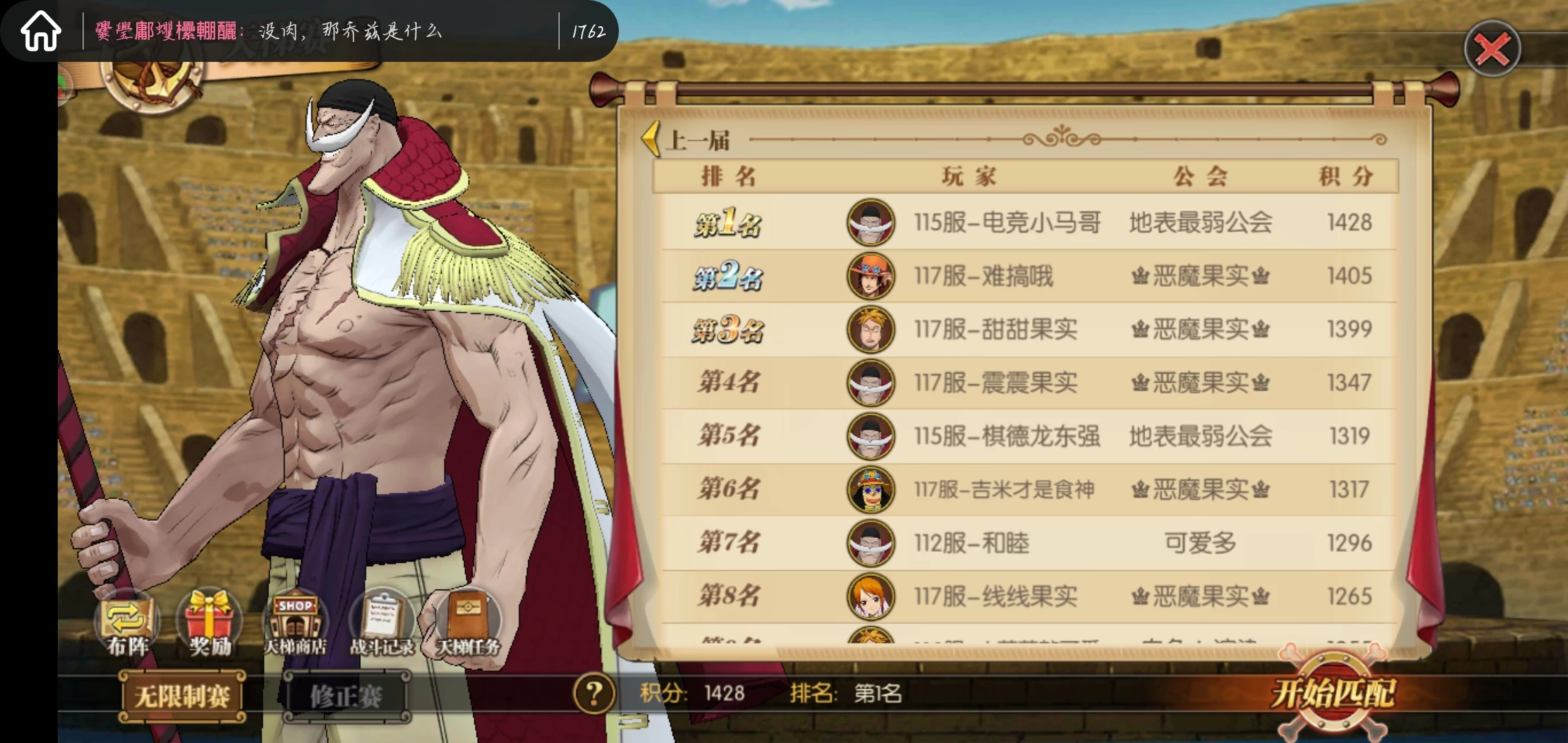Select fifth place row 115服-棋德龙东强

coord(1028,436)
